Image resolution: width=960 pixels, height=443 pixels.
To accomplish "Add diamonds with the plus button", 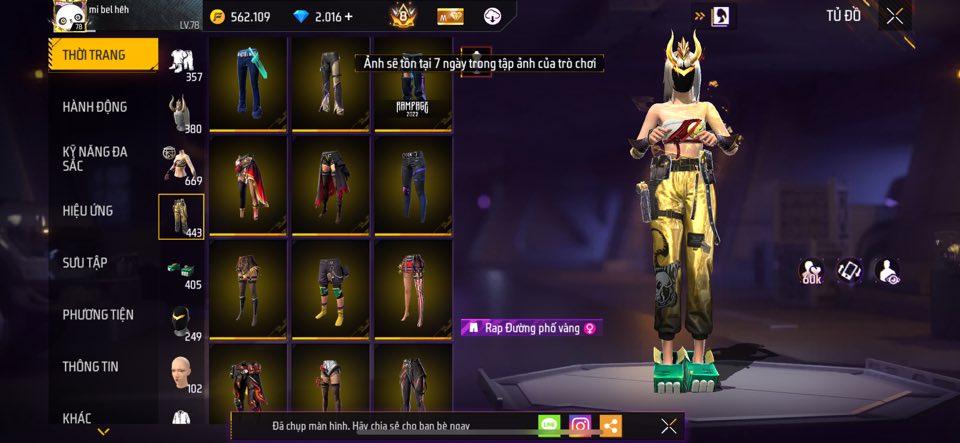I will coord(349,17).
